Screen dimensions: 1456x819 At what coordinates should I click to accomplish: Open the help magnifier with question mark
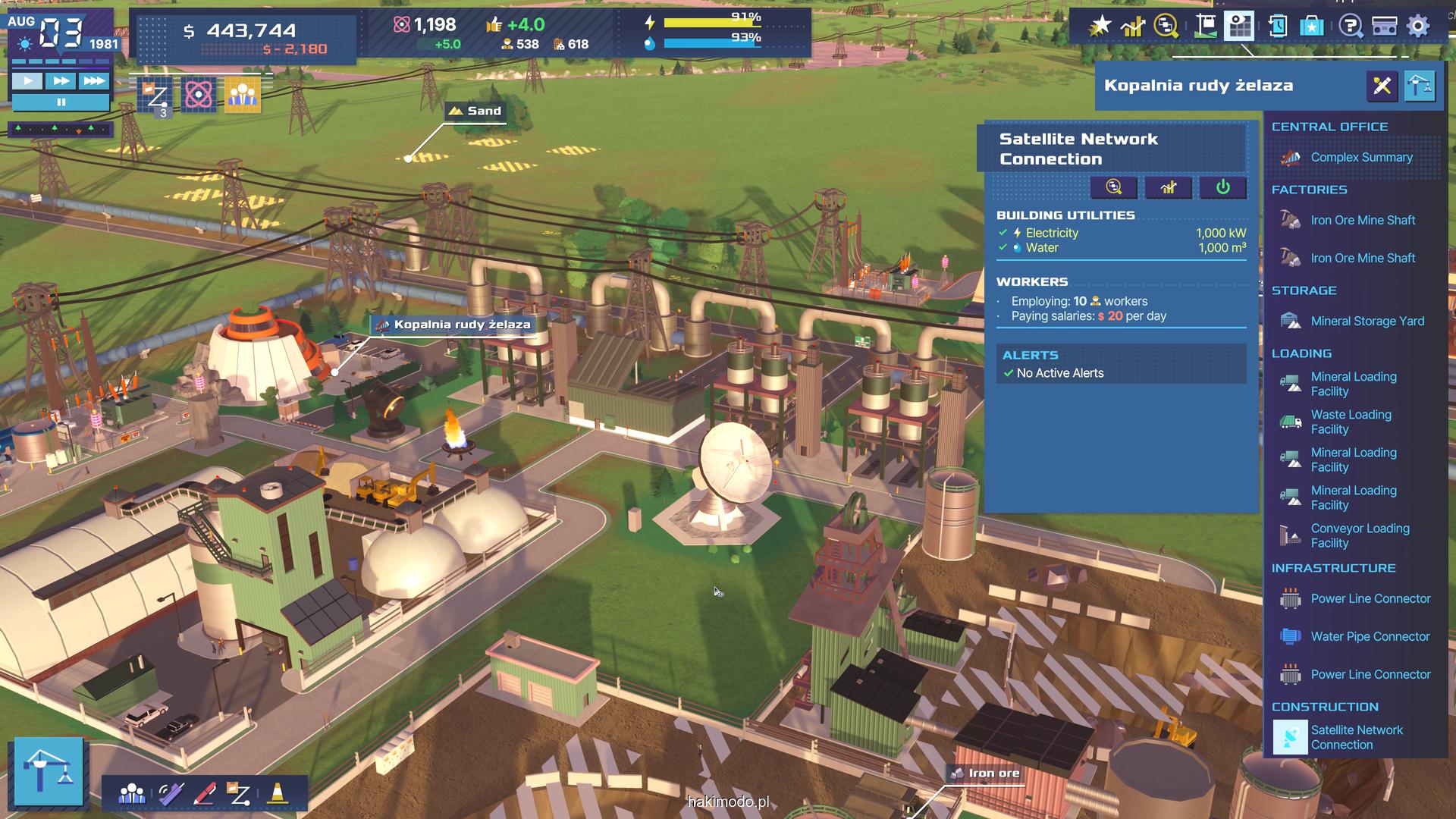[x=1350, y=27]
